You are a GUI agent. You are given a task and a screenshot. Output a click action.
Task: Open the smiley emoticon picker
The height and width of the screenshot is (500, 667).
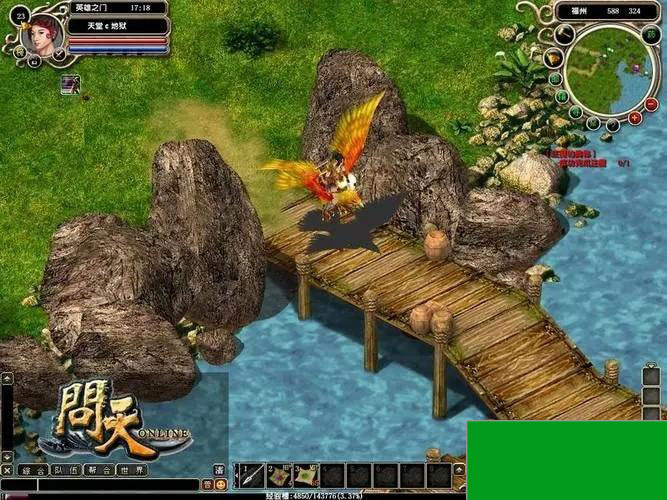220,485
